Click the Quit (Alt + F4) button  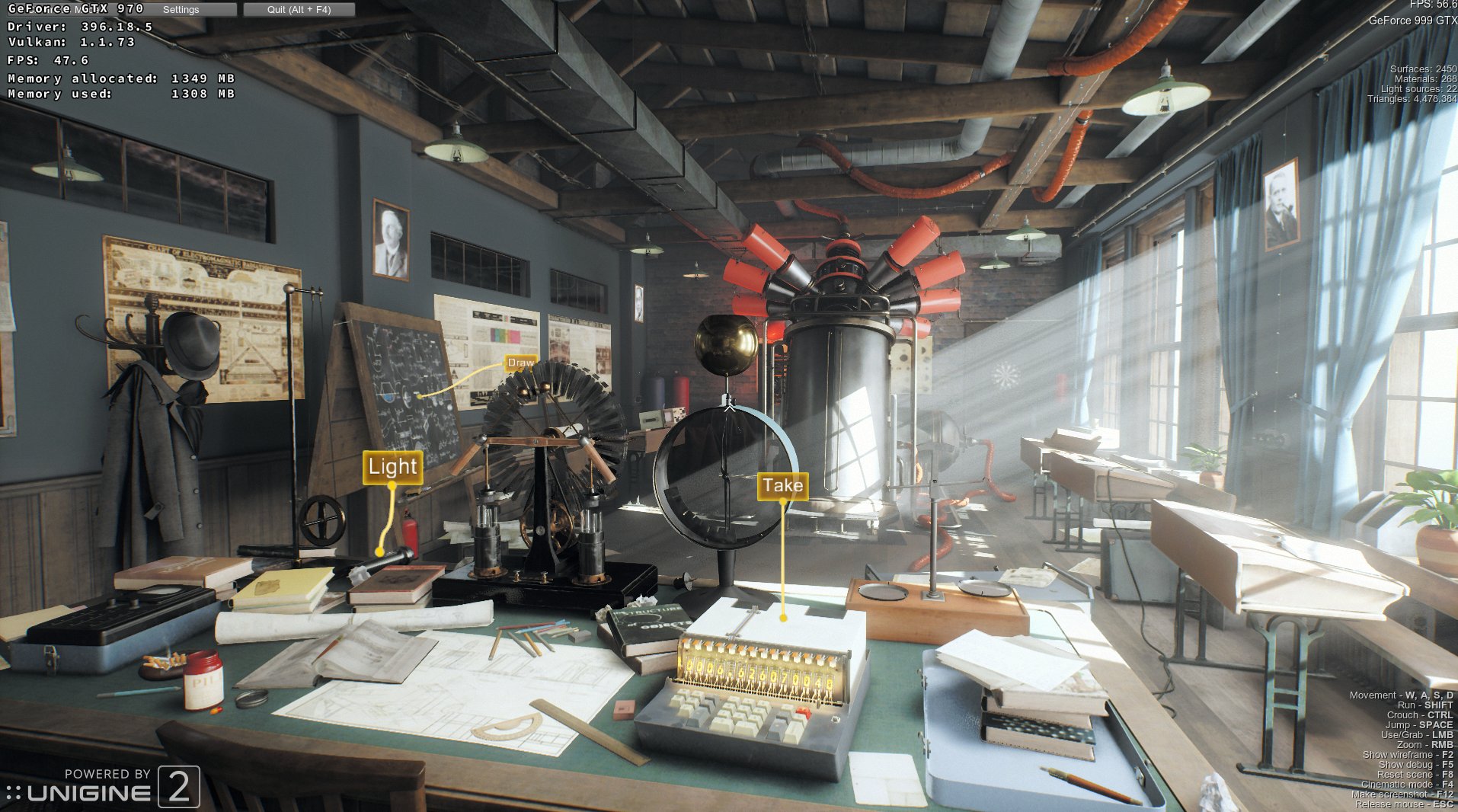pos(299,10)
